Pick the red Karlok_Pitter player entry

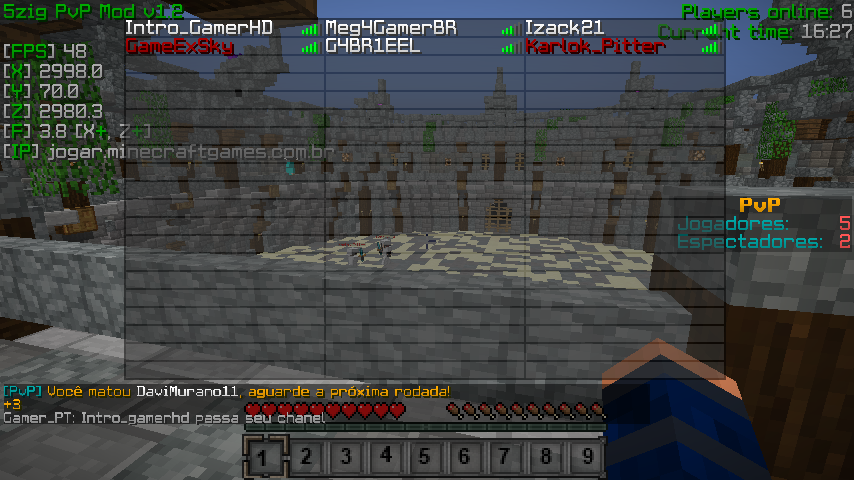[x=595, y=46]
